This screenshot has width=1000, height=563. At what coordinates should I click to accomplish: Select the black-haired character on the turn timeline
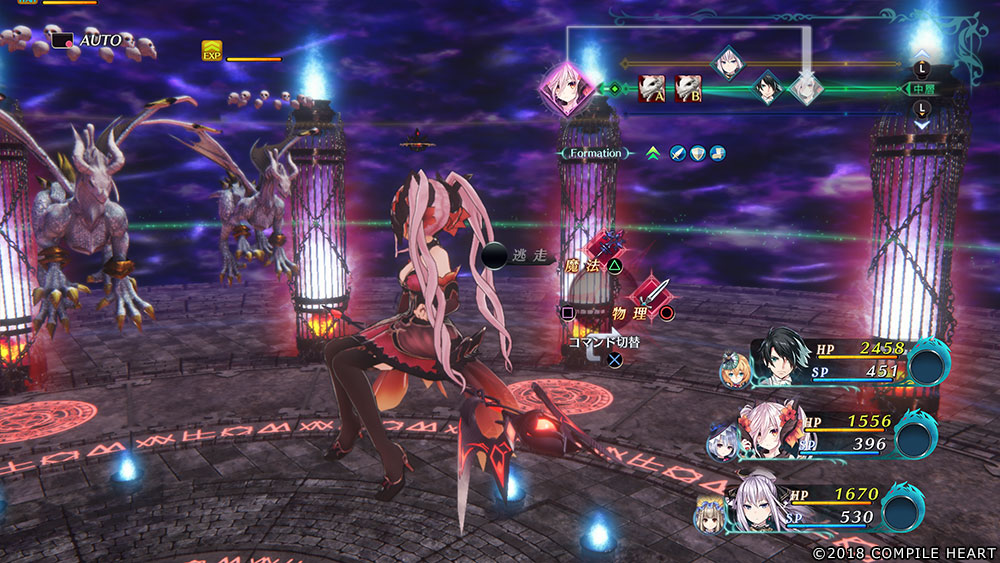tap(767, 88)
